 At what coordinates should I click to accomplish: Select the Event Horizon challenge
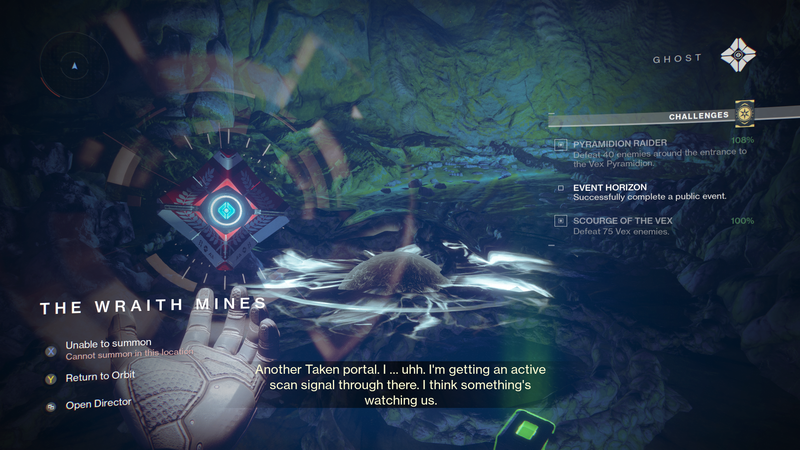[x=610, y=187]
